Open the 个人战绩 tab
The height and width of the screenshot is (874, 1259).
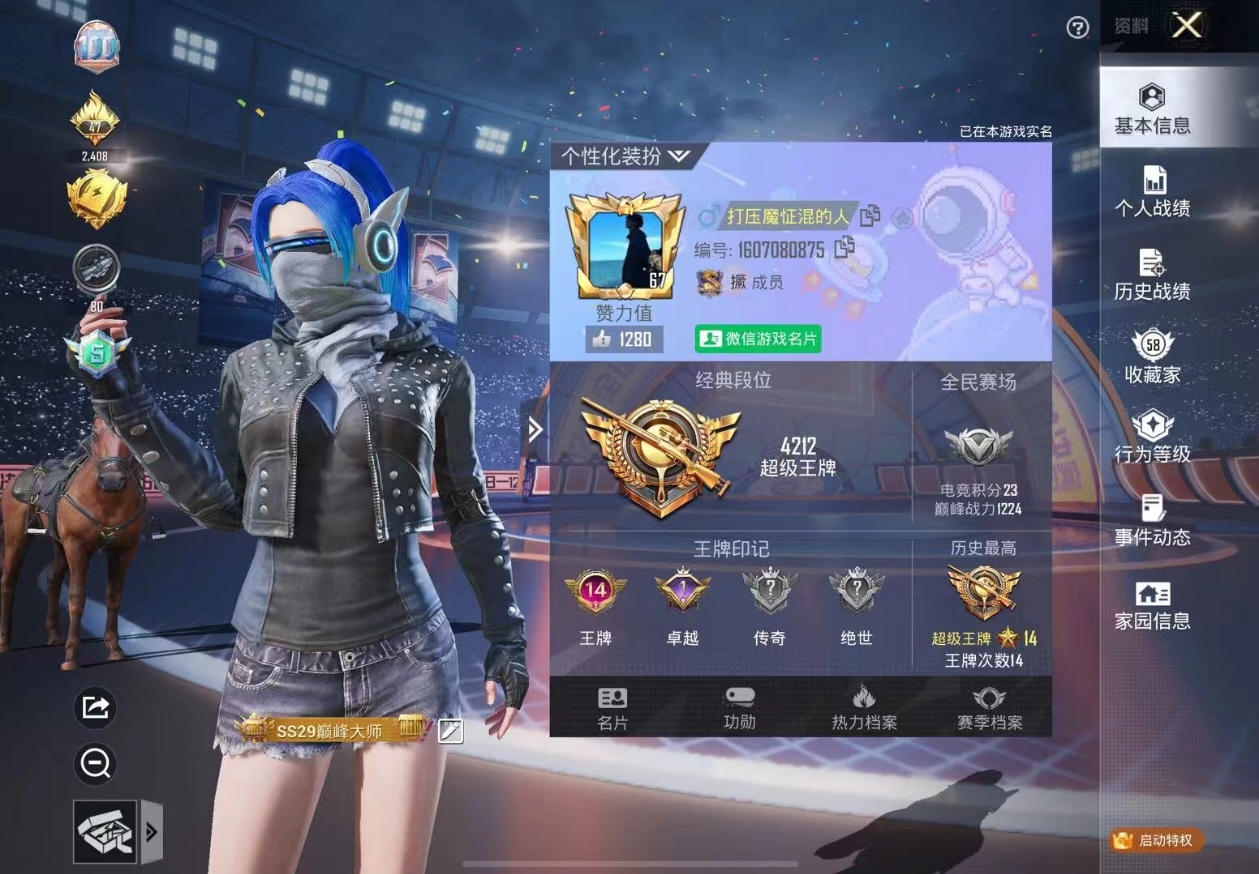click(x=1152, y=193)
